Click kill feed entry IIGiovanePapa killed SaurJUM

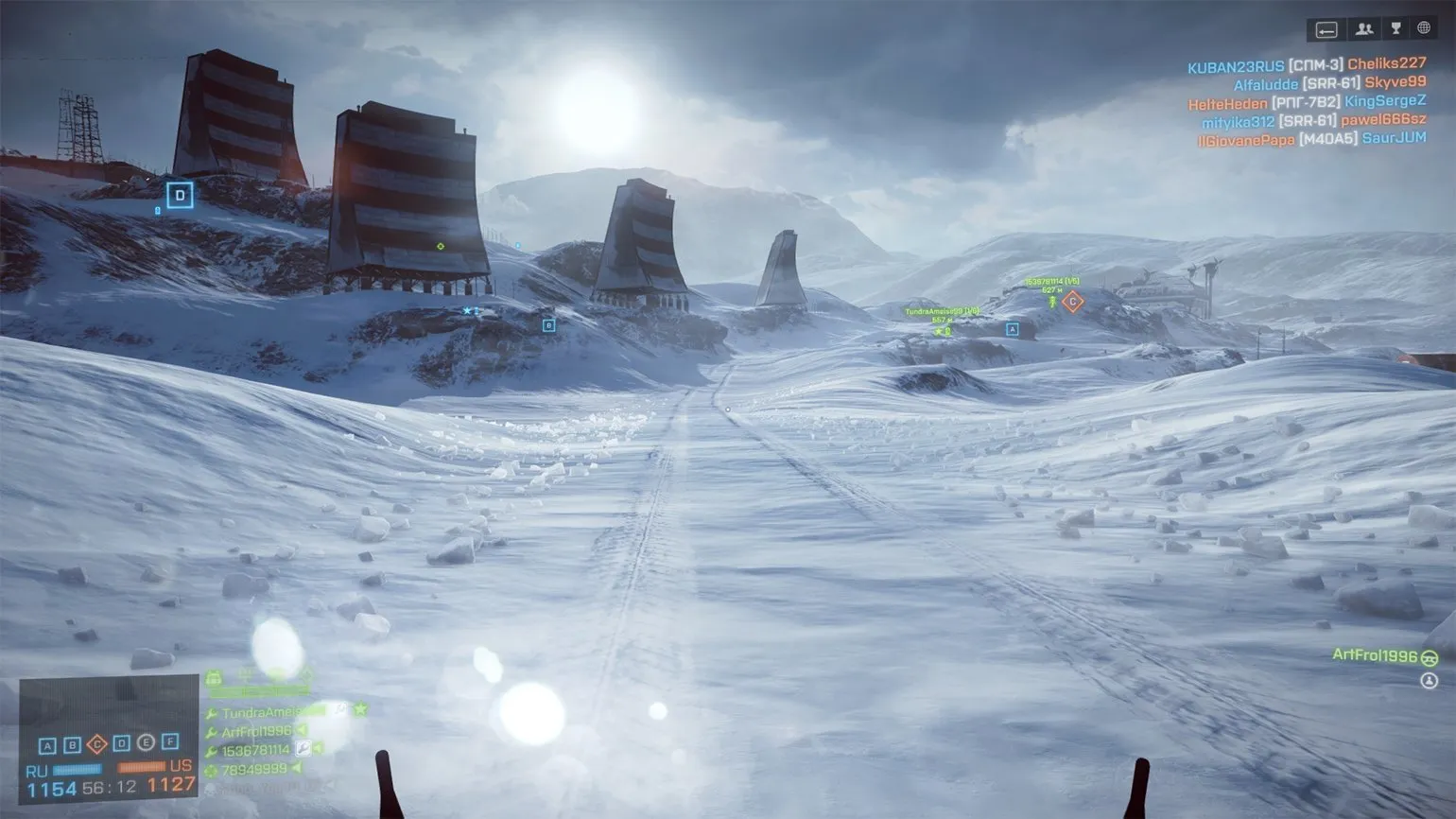tap(1311, 139)
